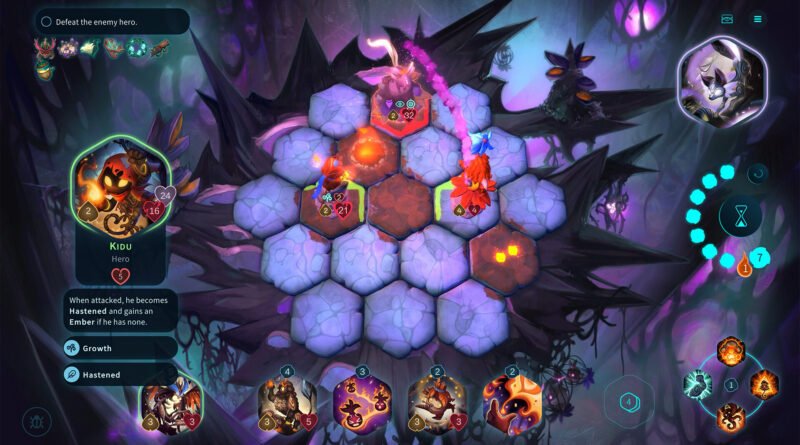Click the Defeat the enemy hero objective
This screenshot has width=800, height=445.
point(110,21)
